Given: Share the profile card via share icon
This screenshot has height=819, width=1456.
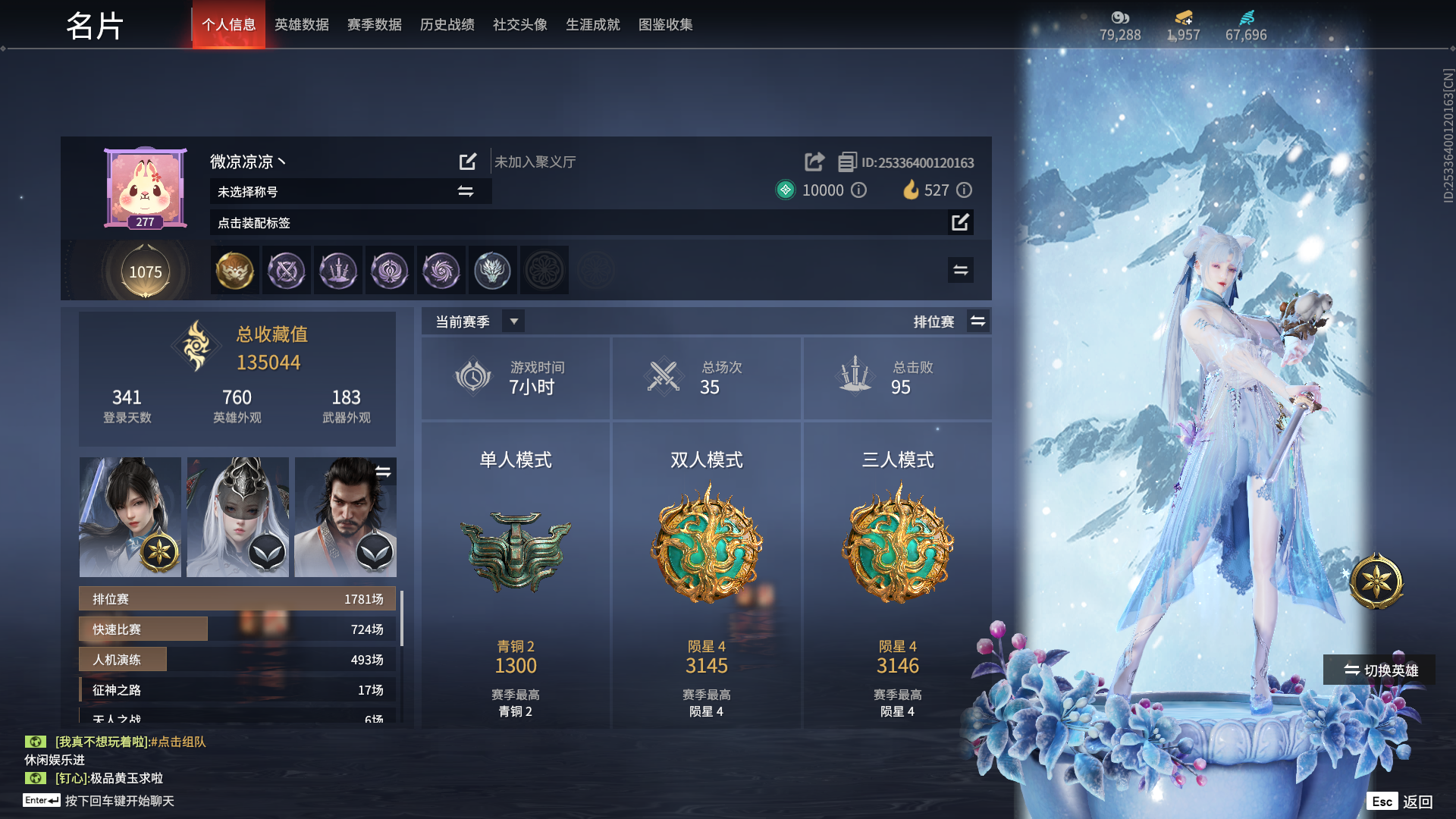Looking at the screenshot, I should pyautogui.click(x=814, y=162).
